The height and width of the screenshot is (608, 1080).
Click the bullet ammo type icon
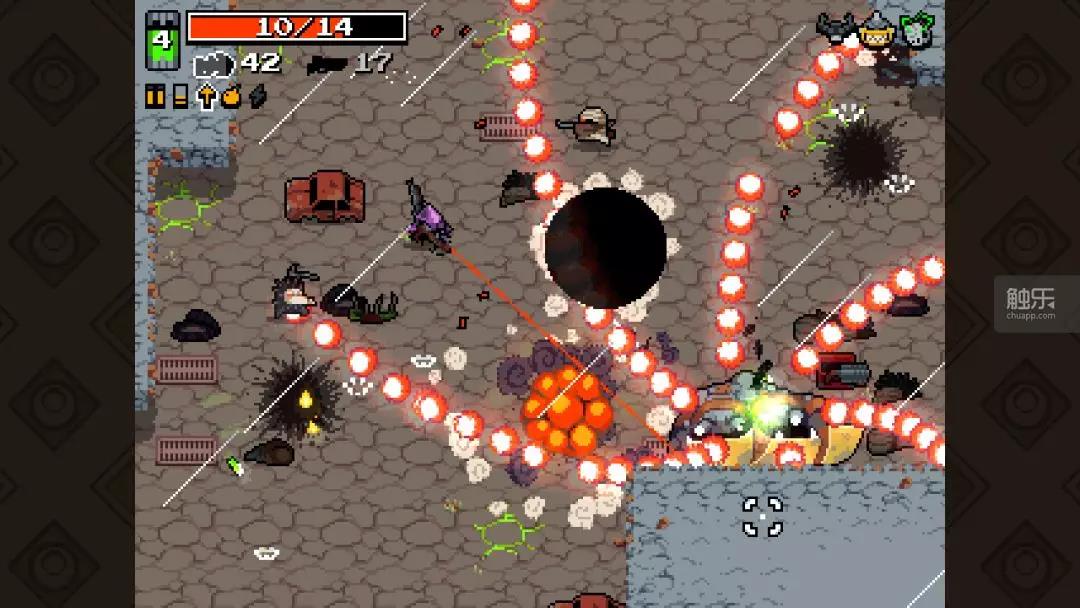[x=155, y=96]
